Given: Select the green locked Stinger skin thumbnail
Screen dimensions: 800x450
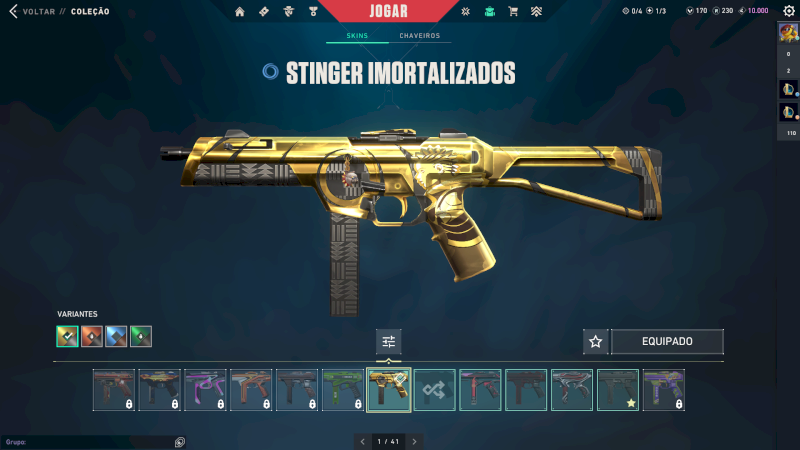Looking at the screenshot, I should pyautogui.click(x=343, y=390).
